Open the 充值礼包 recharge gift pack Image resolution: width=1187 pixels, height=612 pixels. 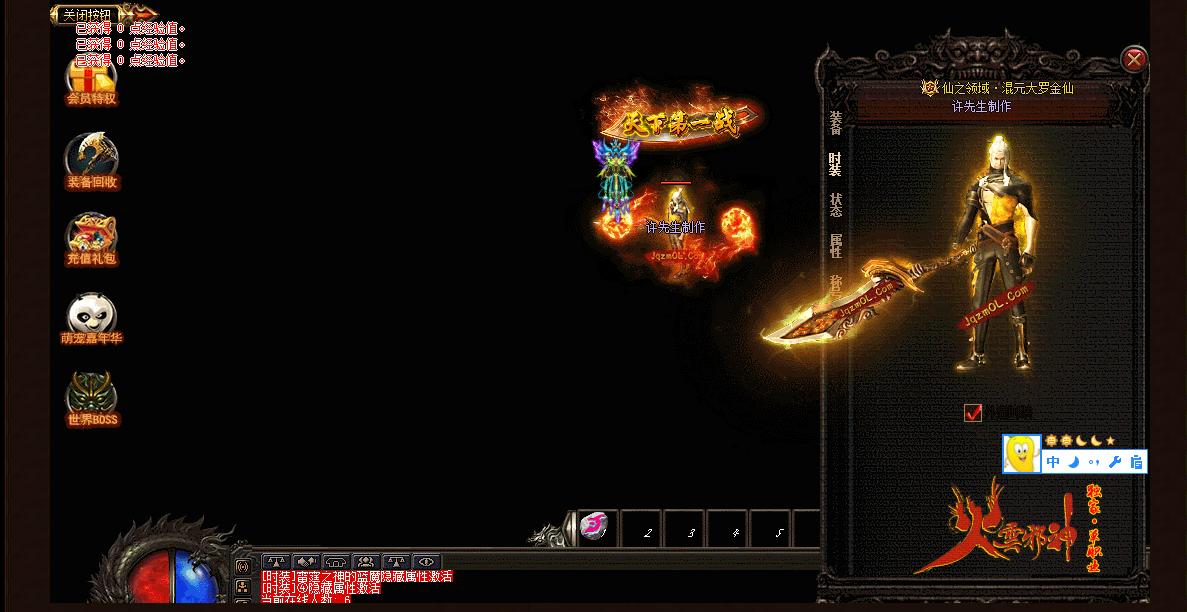tap(92, 238)
